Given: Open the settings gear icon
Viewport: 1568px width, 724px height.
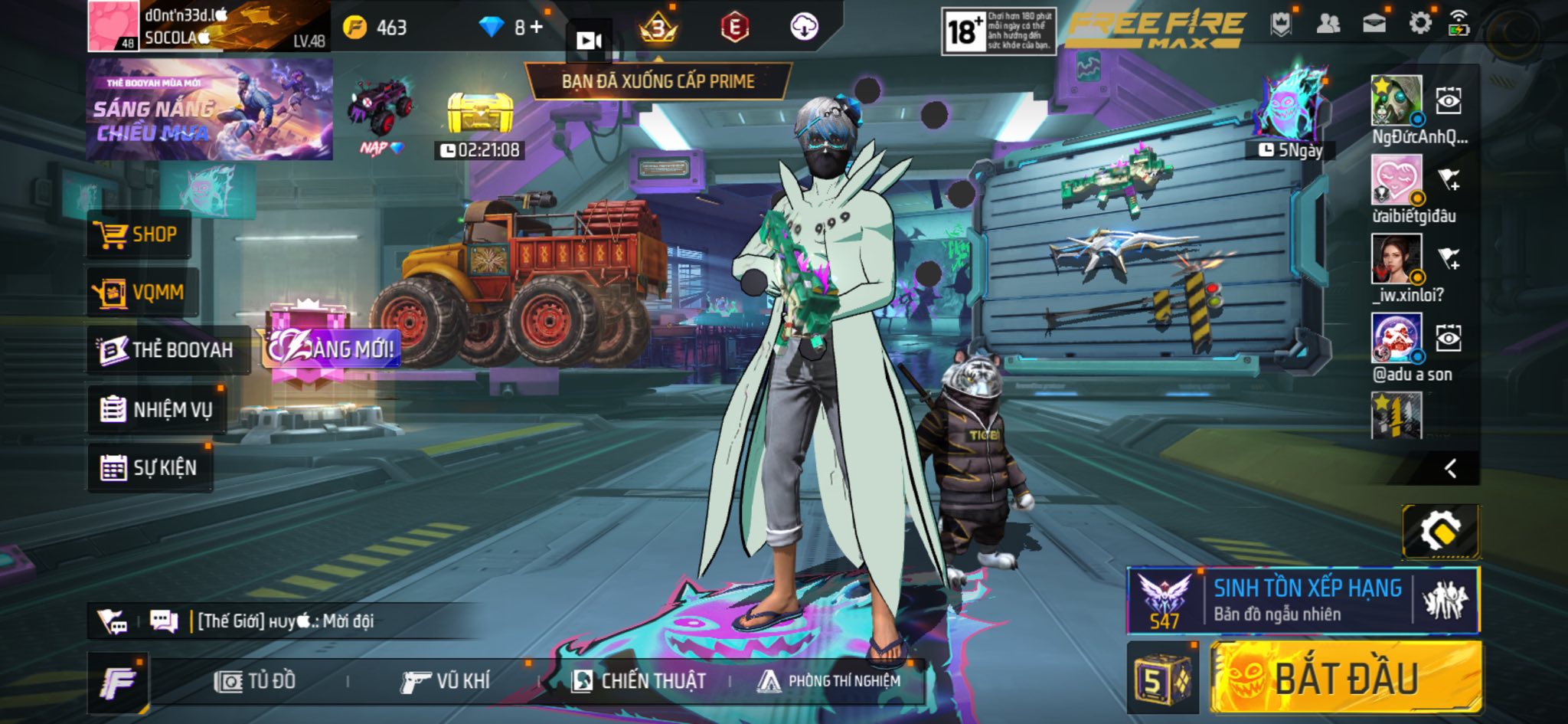Looking at the screenshot, I should point(1419,23).
